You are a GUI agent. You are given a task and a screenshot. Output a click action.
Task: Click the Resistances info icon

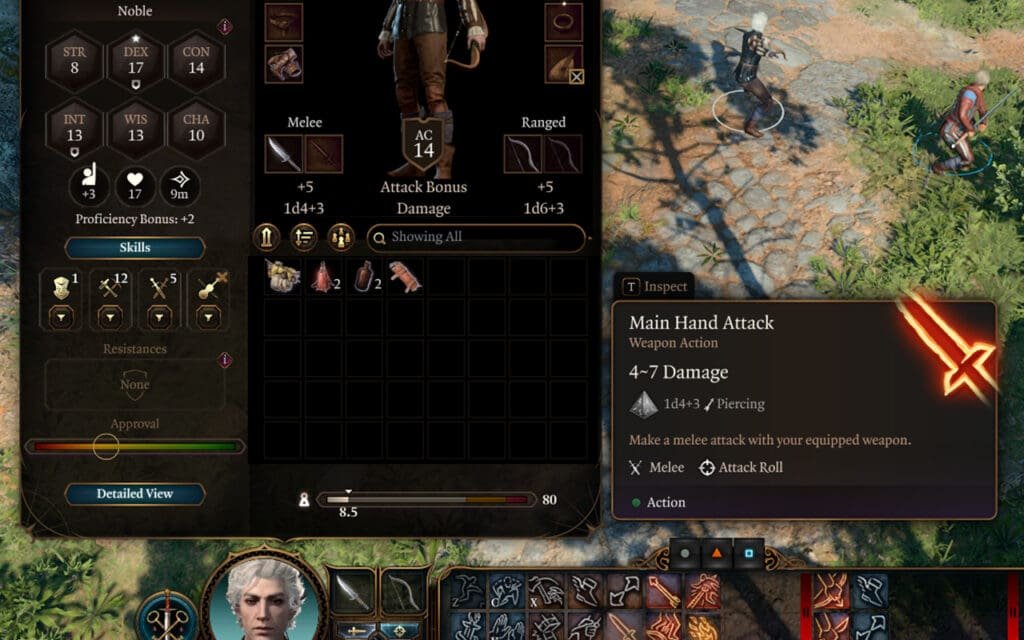coord(225,360)
